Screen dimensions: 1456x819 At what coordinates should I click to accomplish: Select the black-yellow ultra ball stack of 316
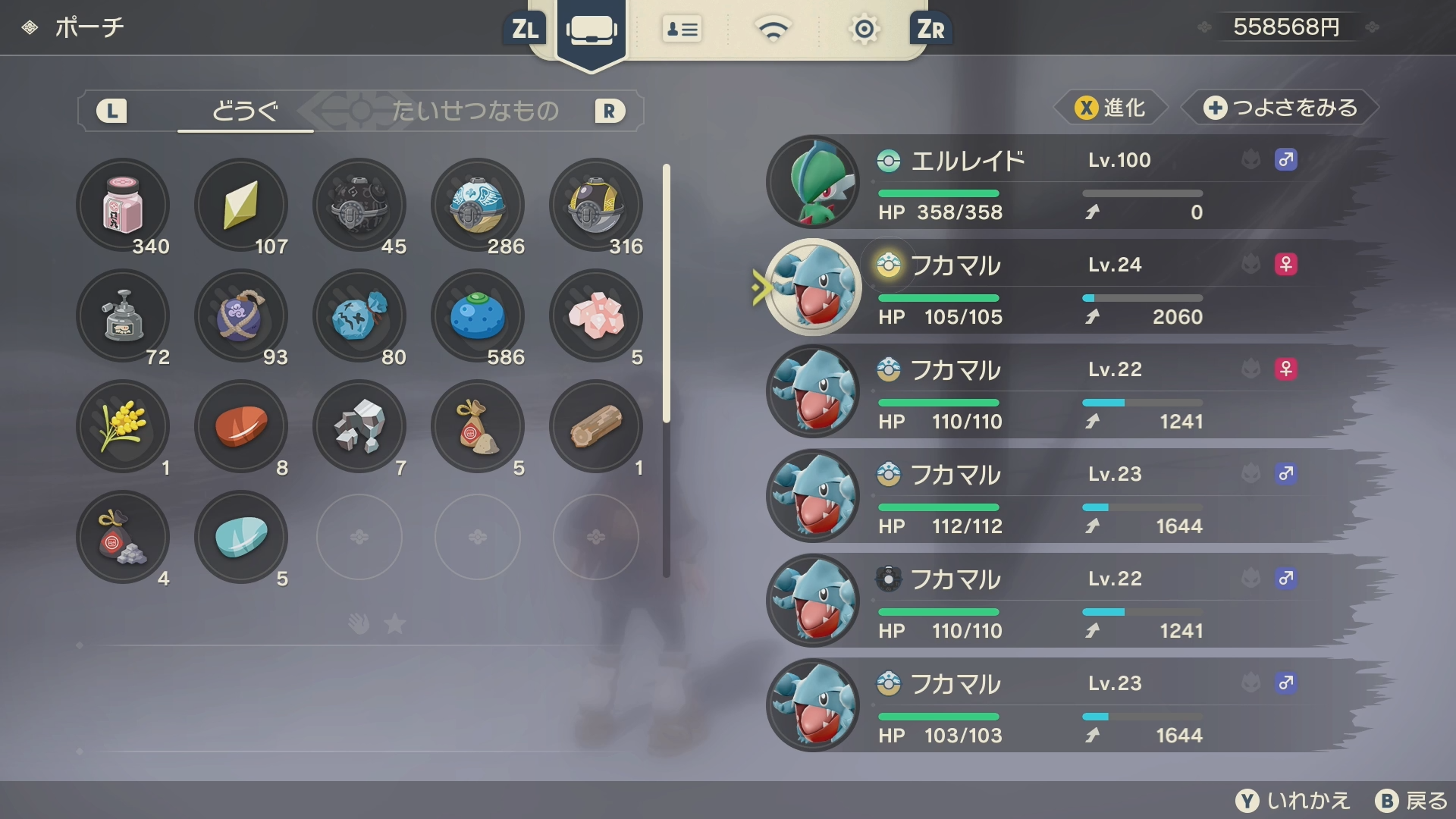pos(596,205)
